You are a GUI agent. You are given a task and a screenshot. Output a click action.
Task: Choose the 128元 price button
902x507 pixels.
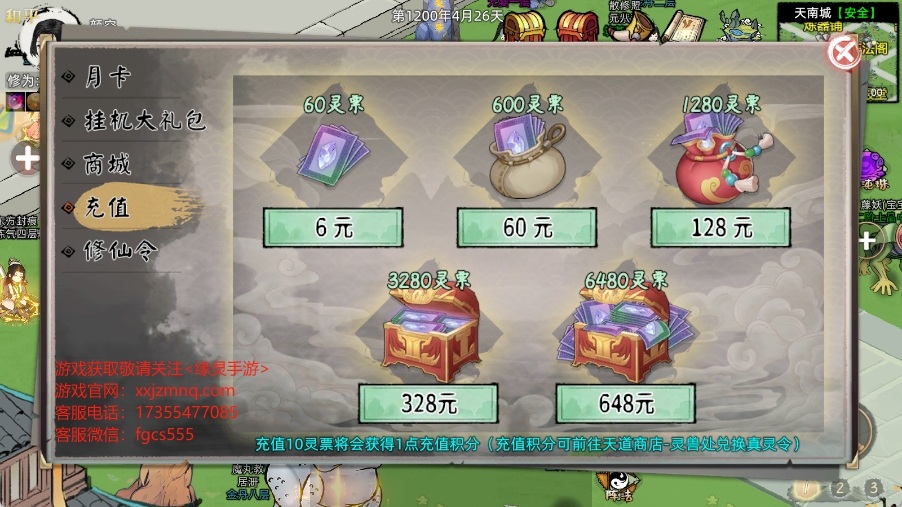[721, 228]
